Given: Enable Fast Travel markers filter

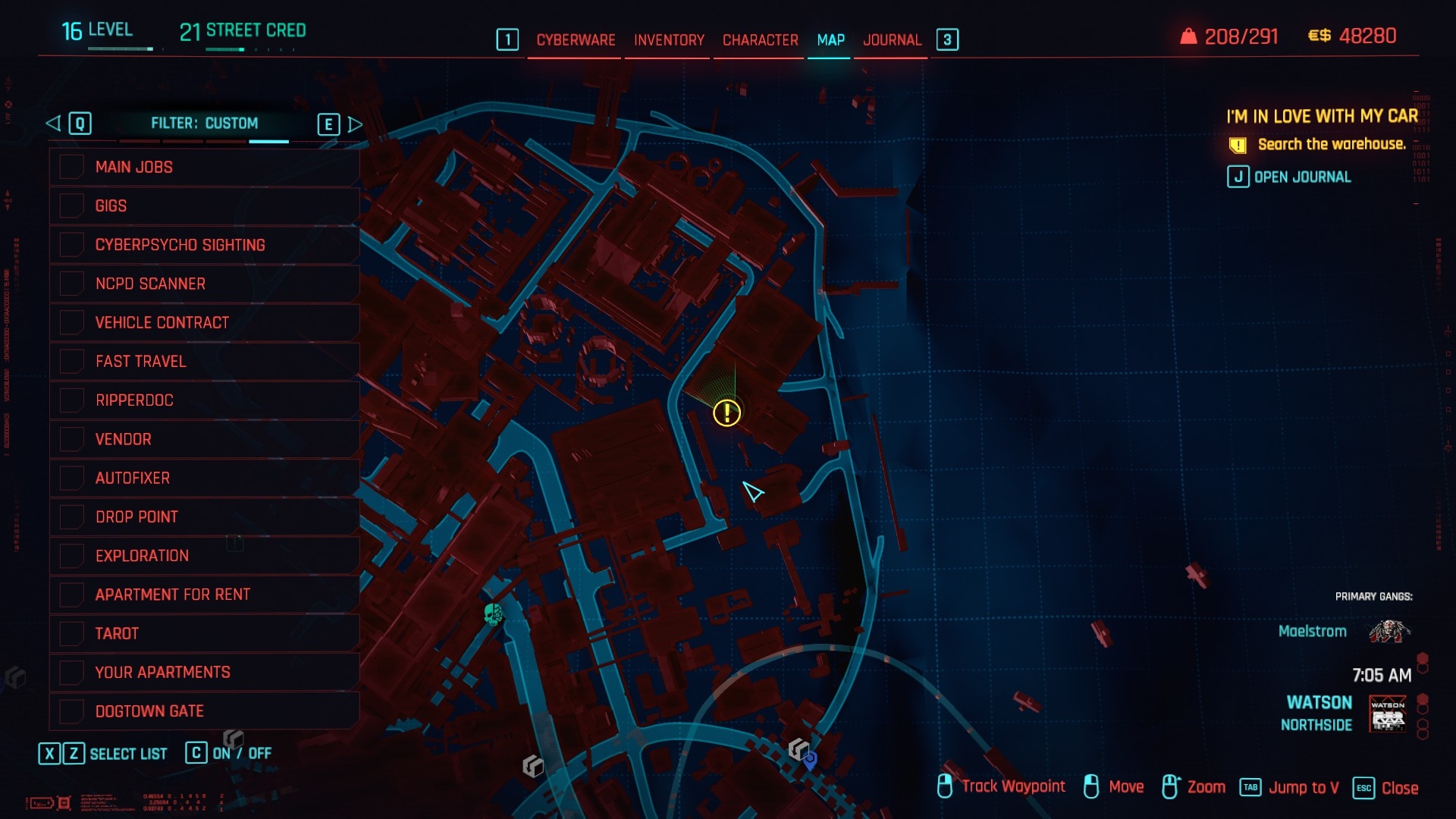Looking at the screenshot, I should tap(72, 361).
